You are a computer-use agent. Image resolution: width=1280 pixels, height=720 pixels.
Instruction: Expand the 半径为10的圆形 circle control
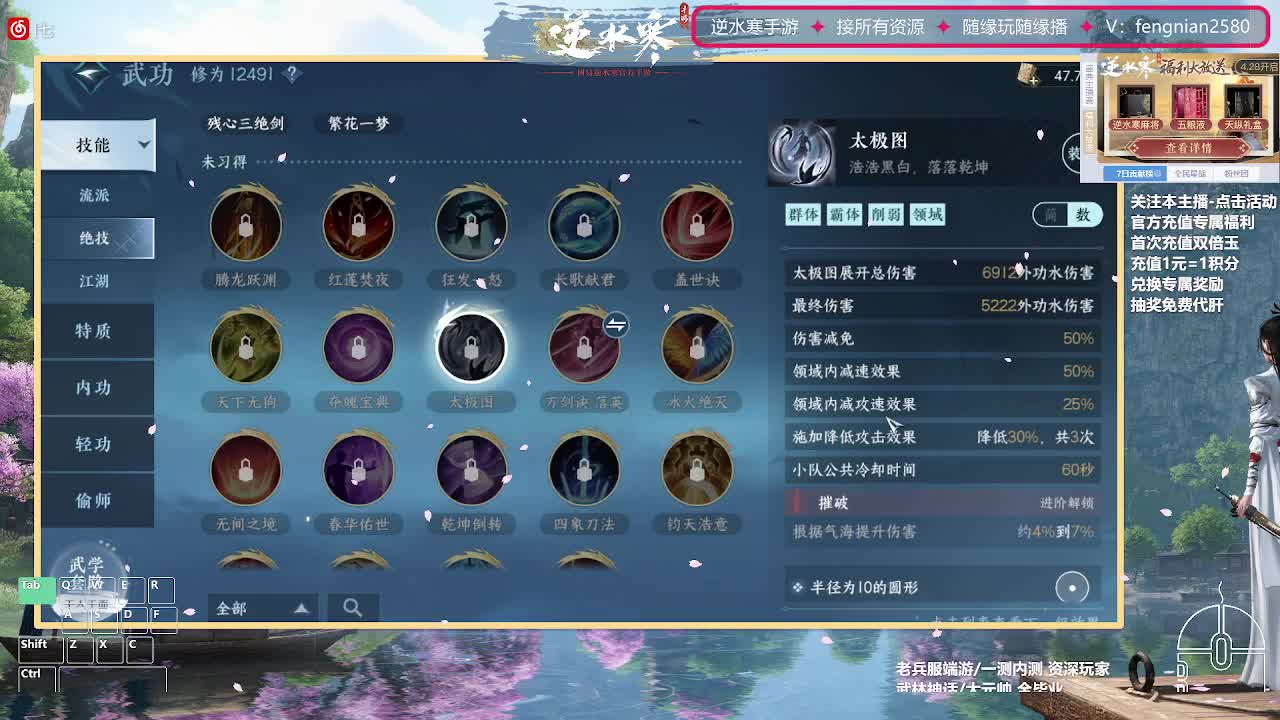tap(1071, 588)
